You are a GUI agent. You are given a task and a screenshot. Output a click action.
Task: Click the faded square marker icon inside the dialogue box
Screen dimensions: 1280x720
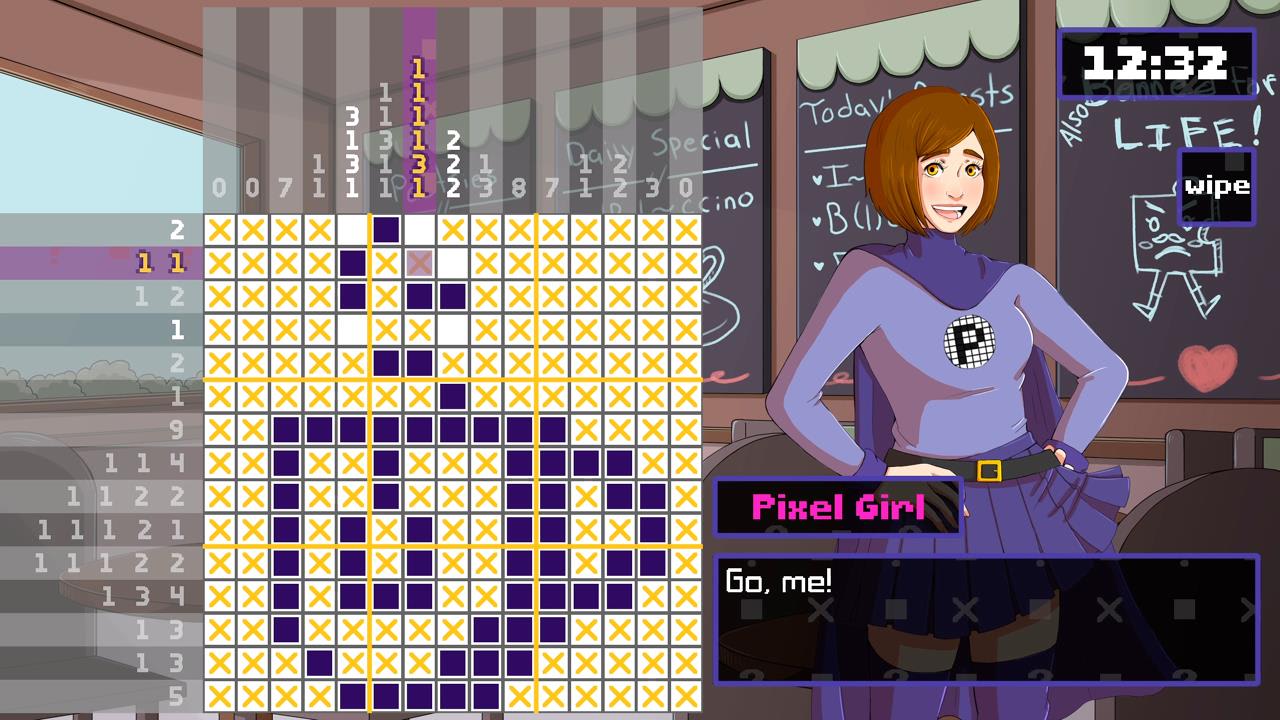(752, 608)
